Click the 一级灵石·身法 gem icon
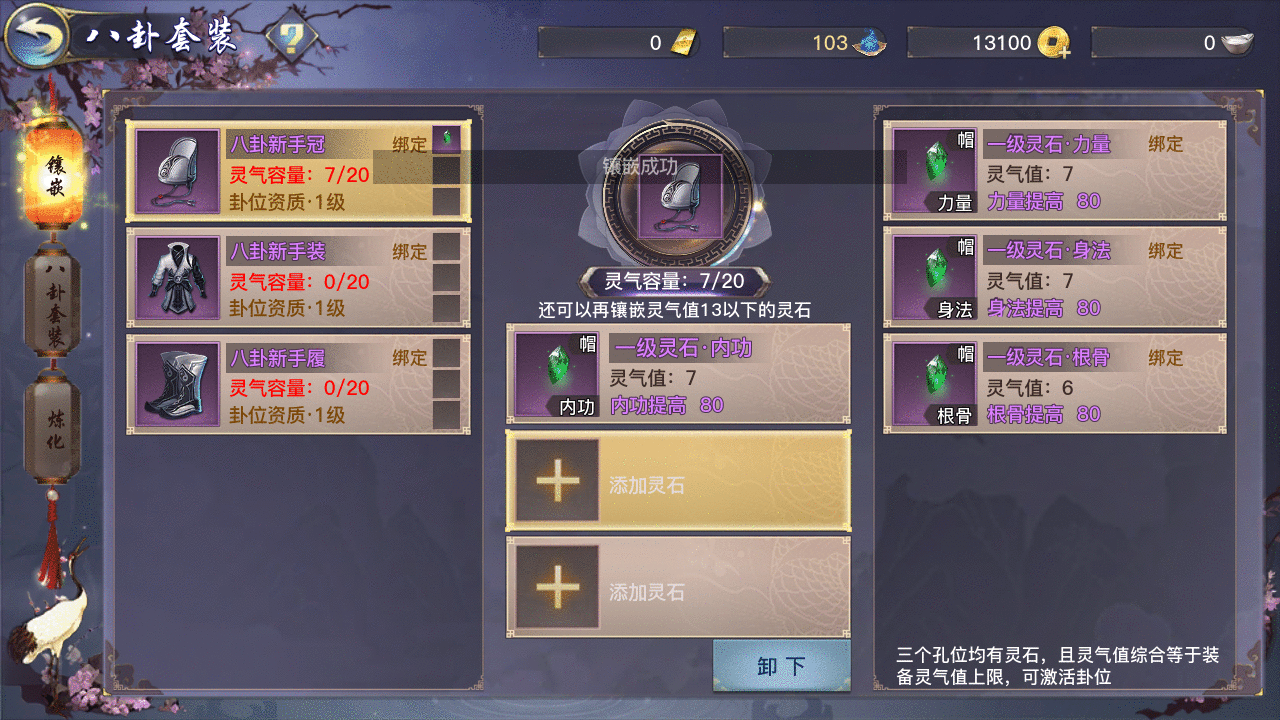1280x720 pixels. tap(934, 274)
